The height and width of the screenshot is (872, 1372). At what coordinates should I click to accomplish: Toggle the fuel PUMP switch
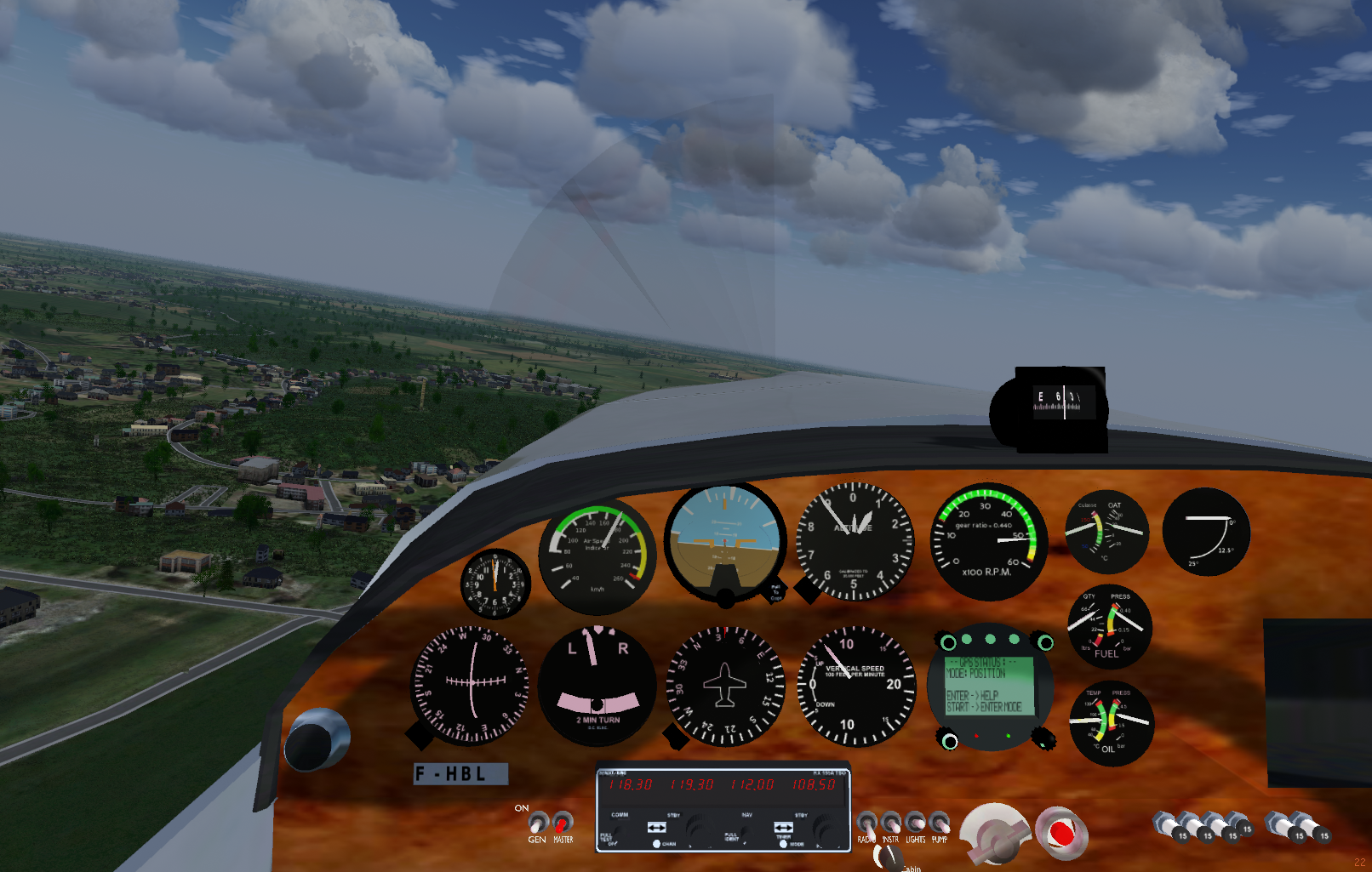[939, 824]
